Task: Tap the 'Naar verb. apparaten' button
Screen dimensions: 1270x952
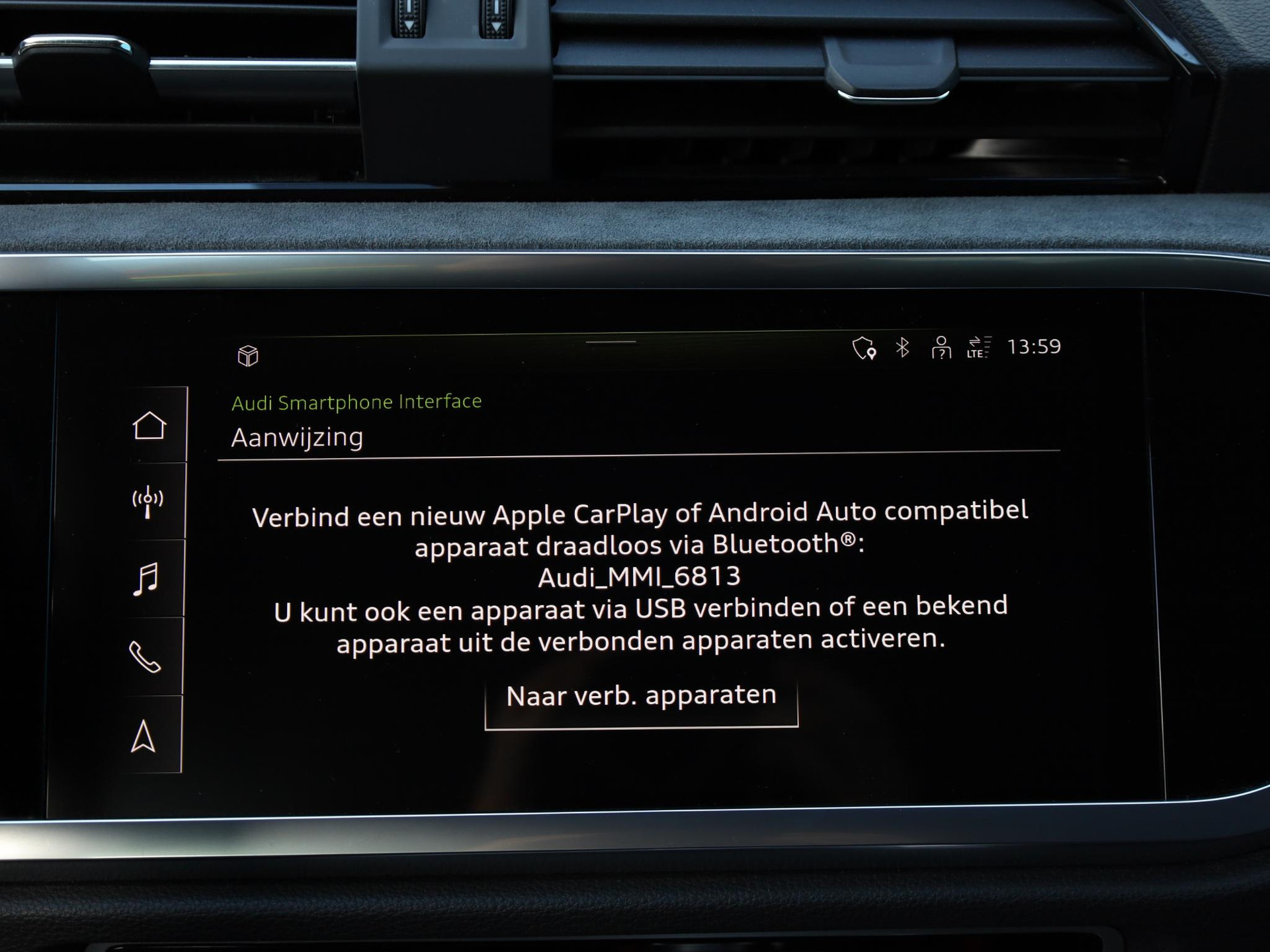Action: pos(641,697)
